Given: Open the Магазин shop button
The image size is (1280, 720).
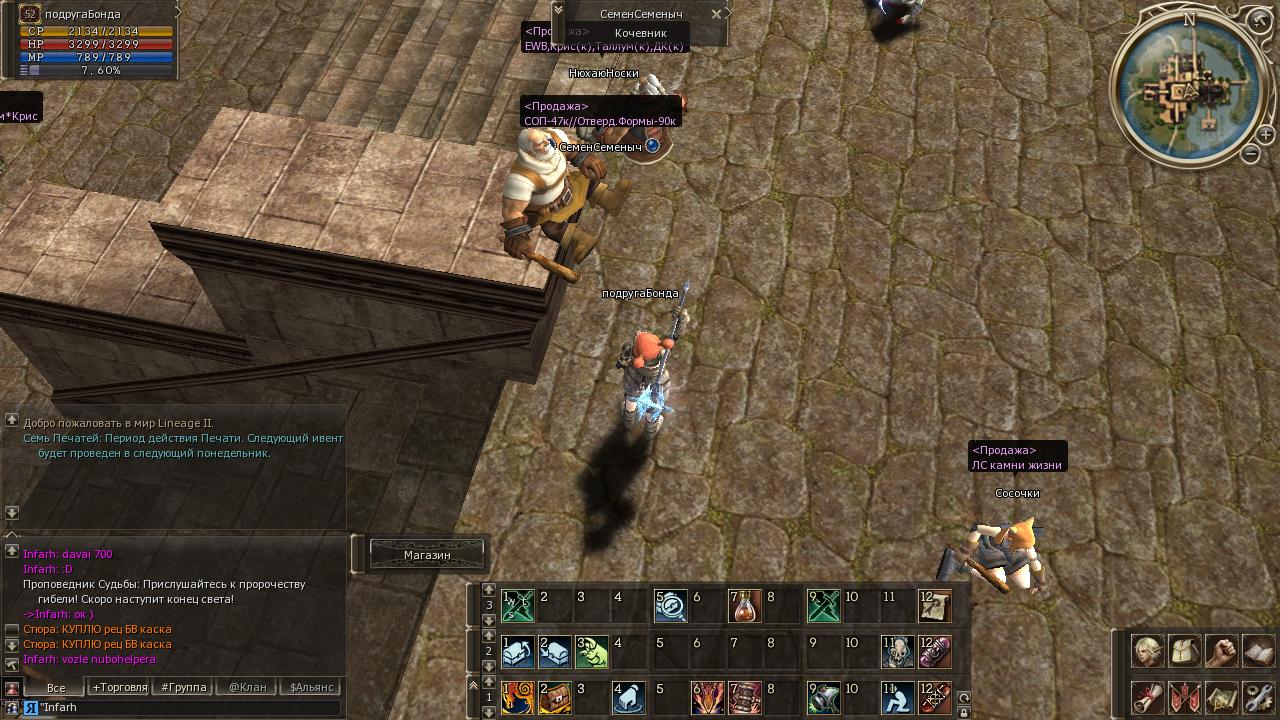Looking at the screenshot, I should pos(427,554).
